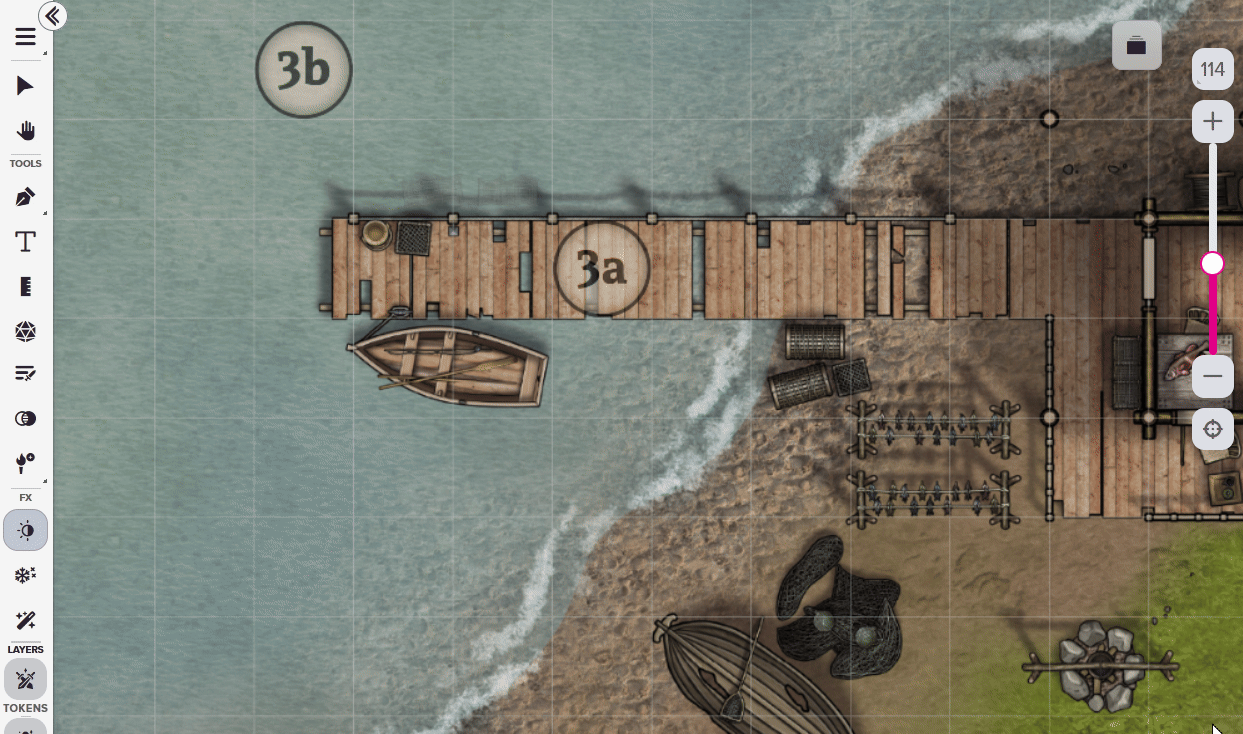
Task: Select the text tool
Action: click(25, 242)
